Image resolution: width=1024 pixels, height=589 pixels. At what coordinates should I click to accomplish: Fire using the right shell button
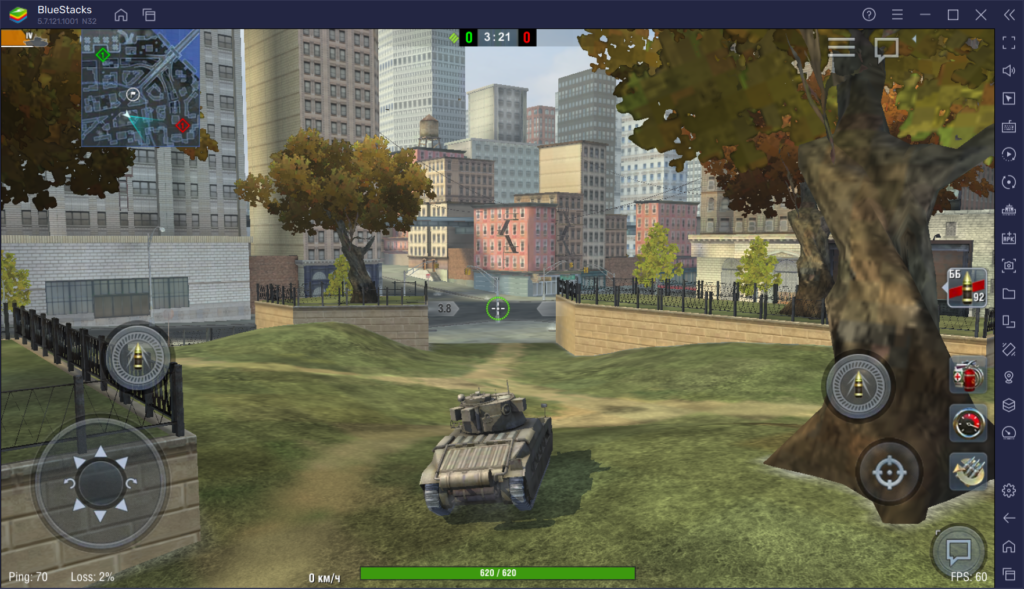pos(857,385)
